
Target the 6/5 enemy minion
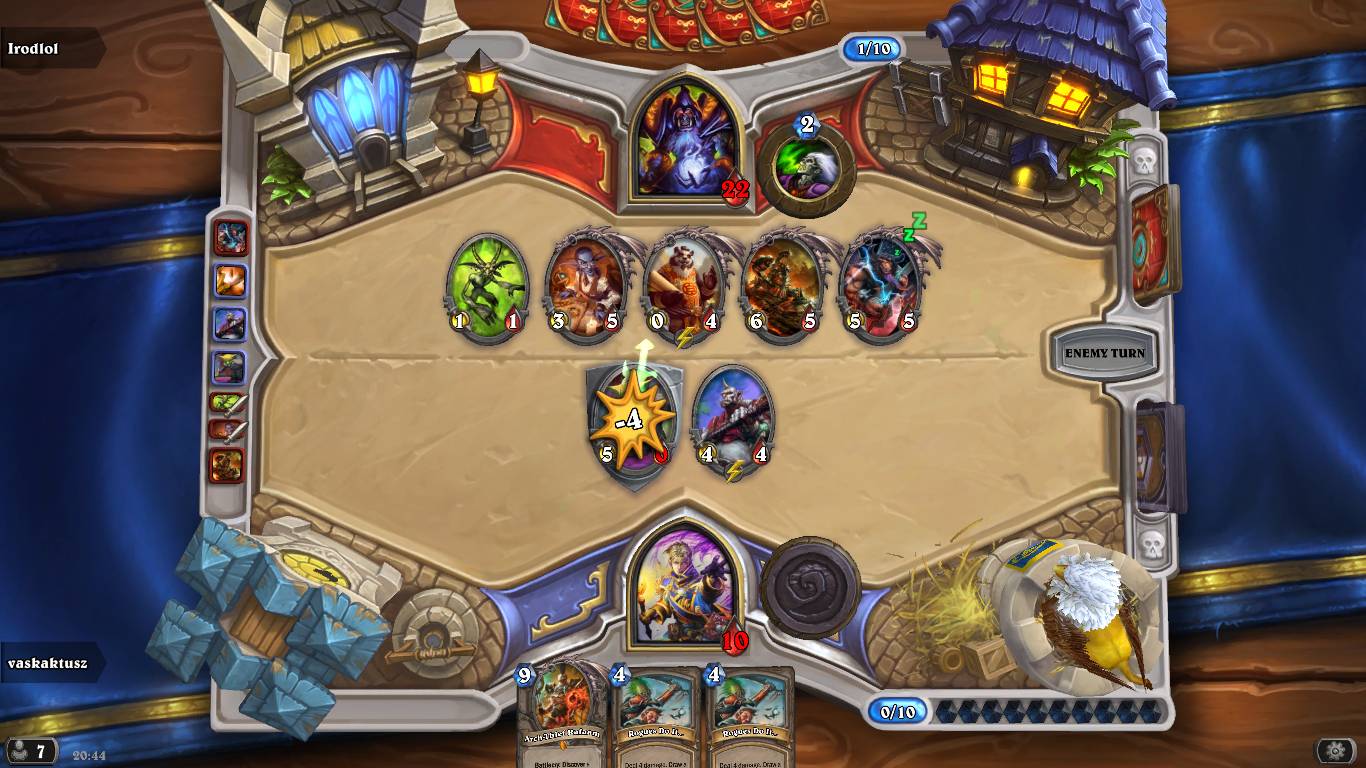(x=781, y=287)
